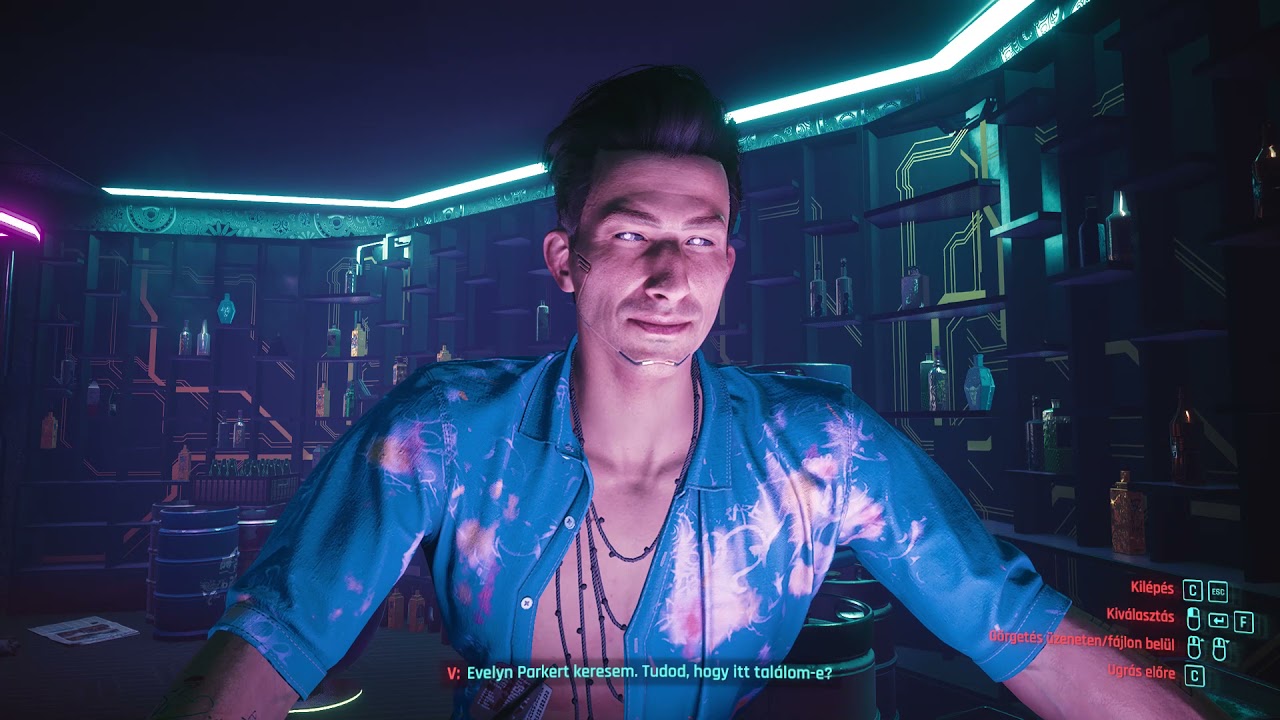The height and width of the screenshot is (720, 1280).
Task: Click the Enter key icon beside Kiválasztás
Action: click(x=1218, y=621)
